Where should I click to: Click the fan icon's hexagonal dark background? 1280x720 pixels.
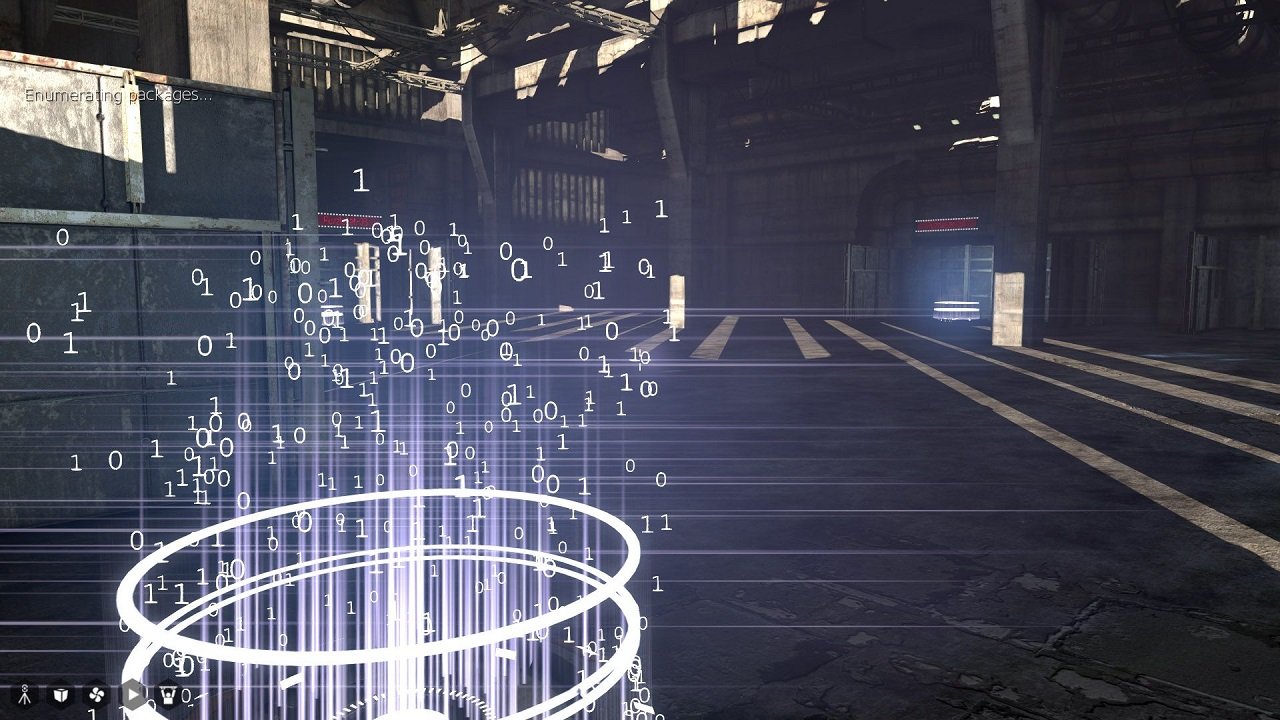(x=97, y=694)
